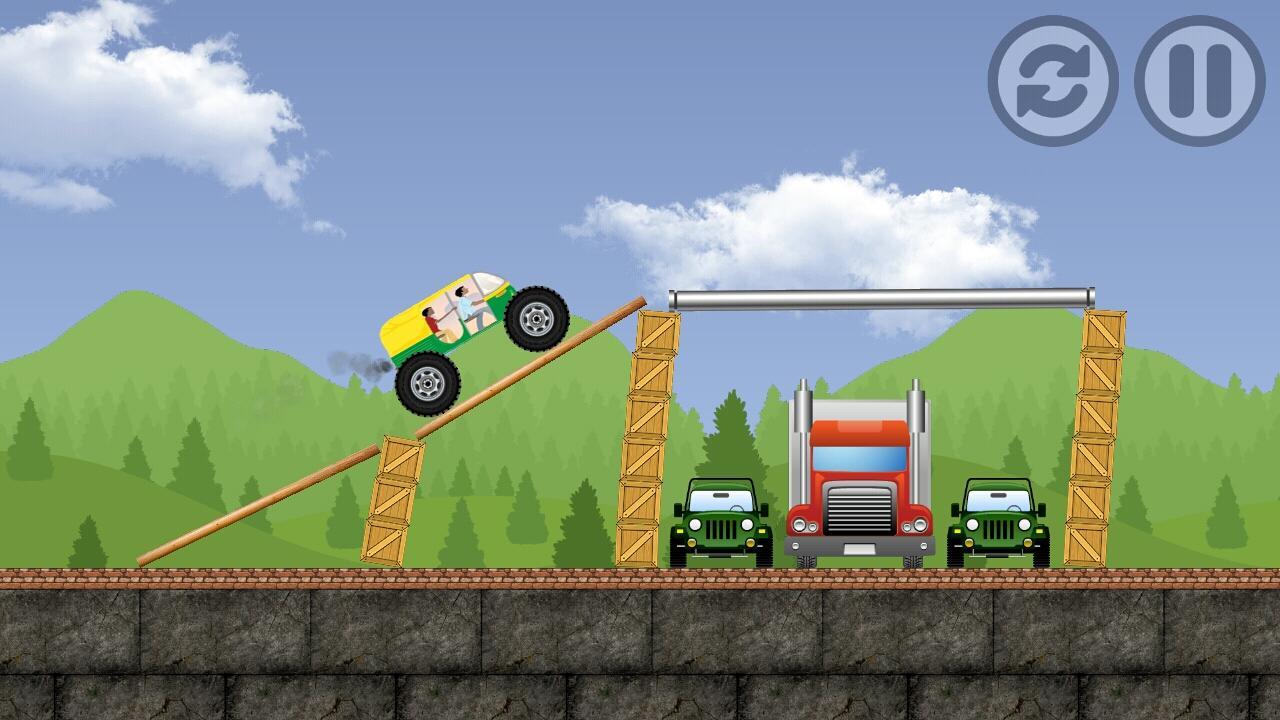1280x720 pixels.
Task: Select the red semi truck
Action: 862,470
